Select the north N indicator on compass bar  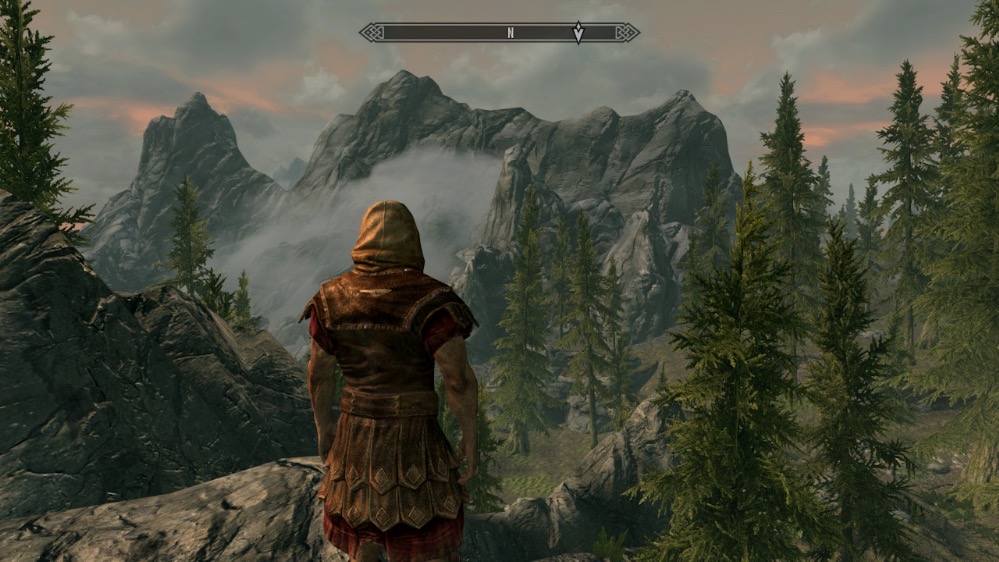[x=510, y=33]
